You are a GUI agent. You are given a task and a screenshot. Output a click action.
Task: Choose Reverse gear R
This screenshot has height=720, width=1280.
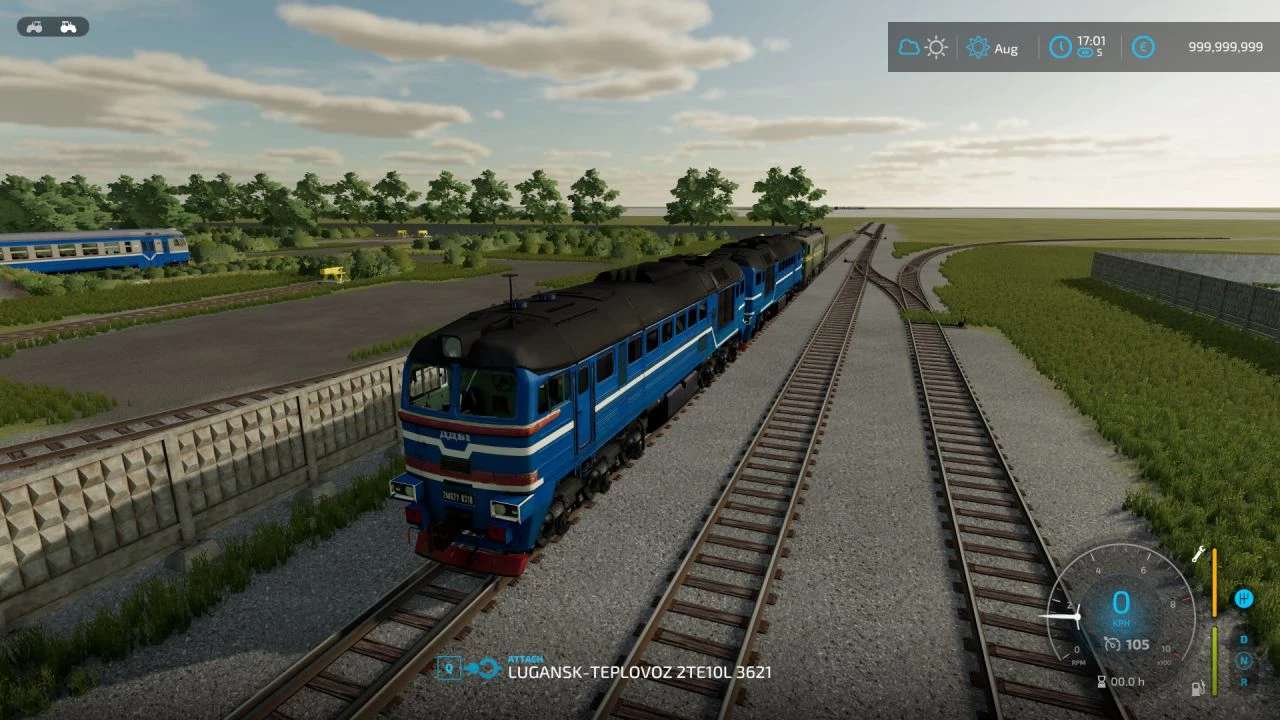(x=1244, y=681)
